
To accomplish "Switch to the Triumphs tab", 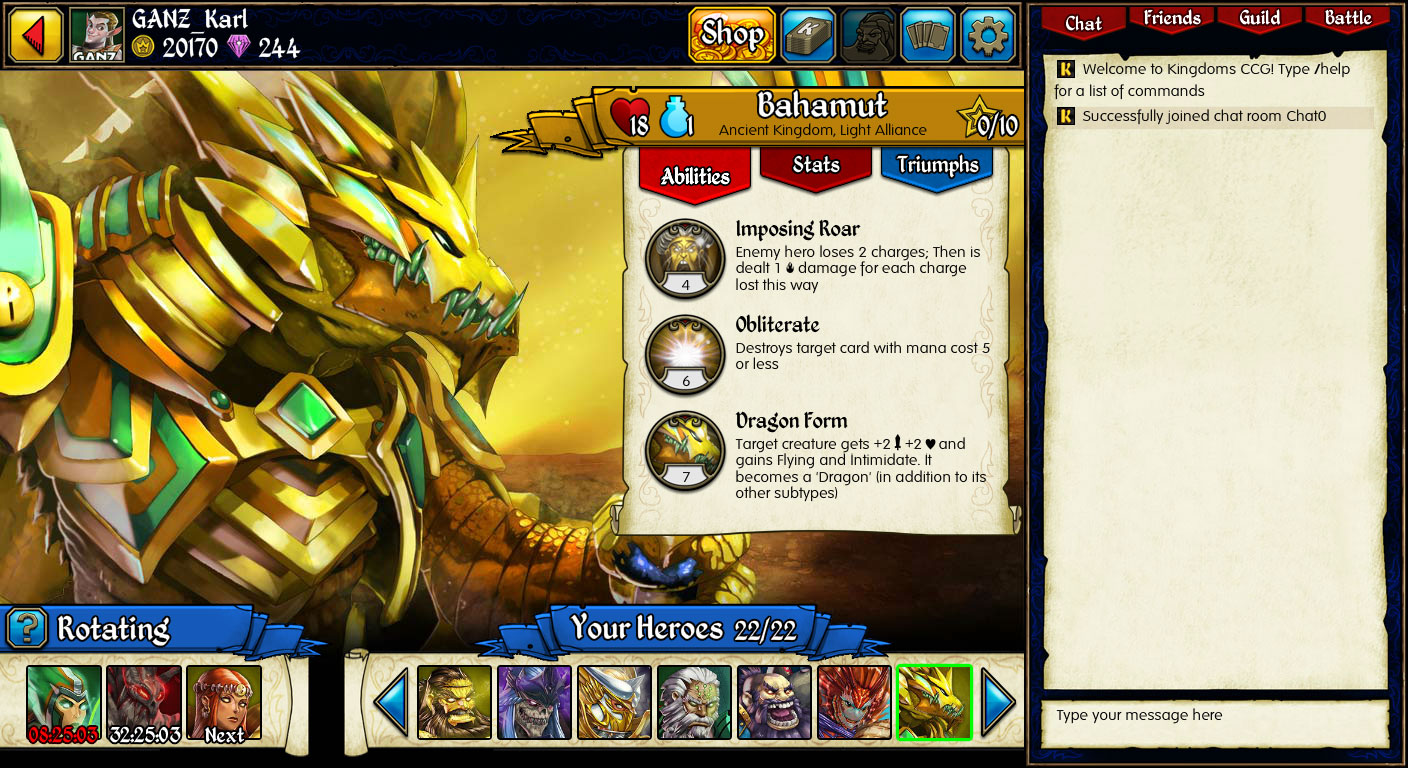I will point(936,166).
